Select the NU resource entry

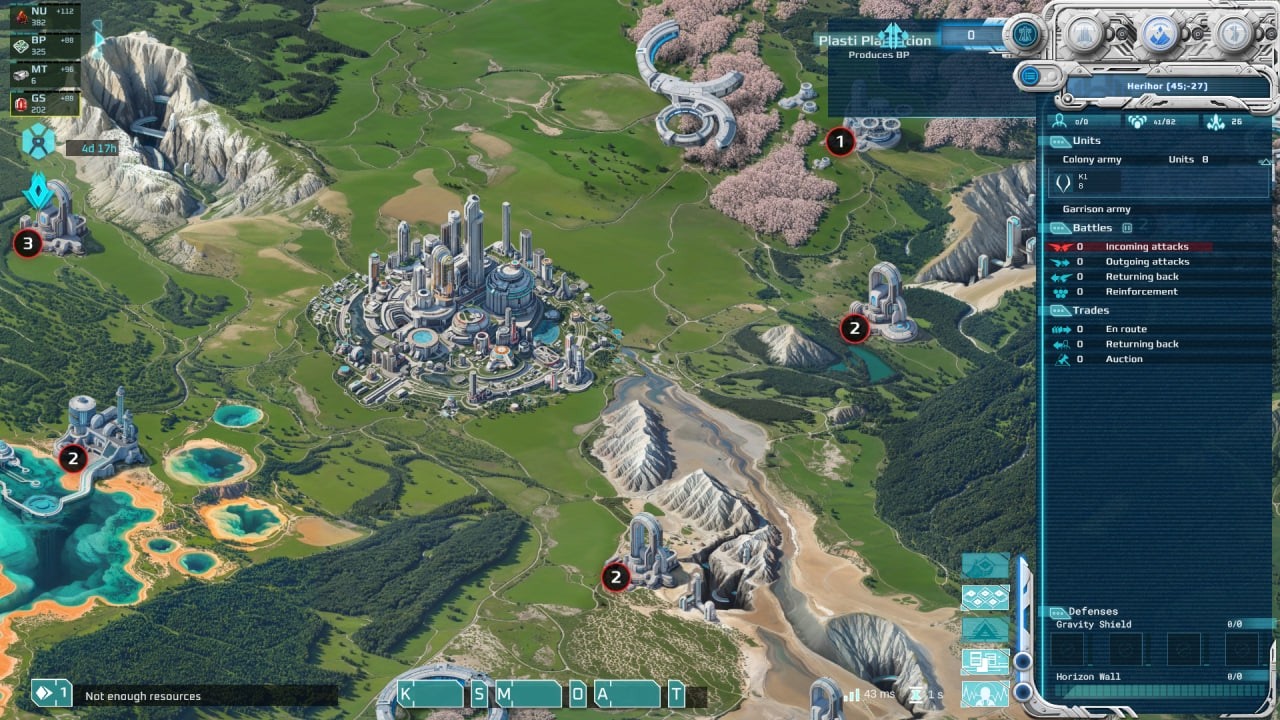pos(40,17)
